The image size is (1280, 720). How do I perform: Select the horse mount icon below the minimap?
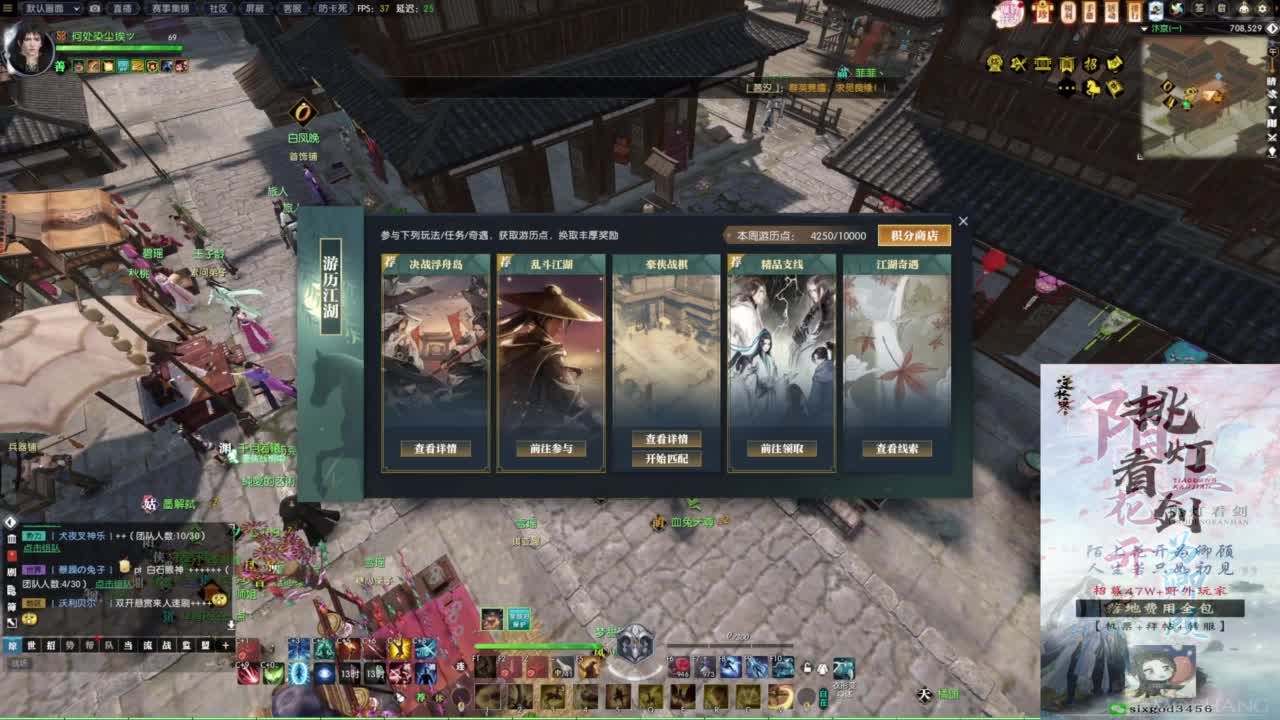[x=1092, y=88]
